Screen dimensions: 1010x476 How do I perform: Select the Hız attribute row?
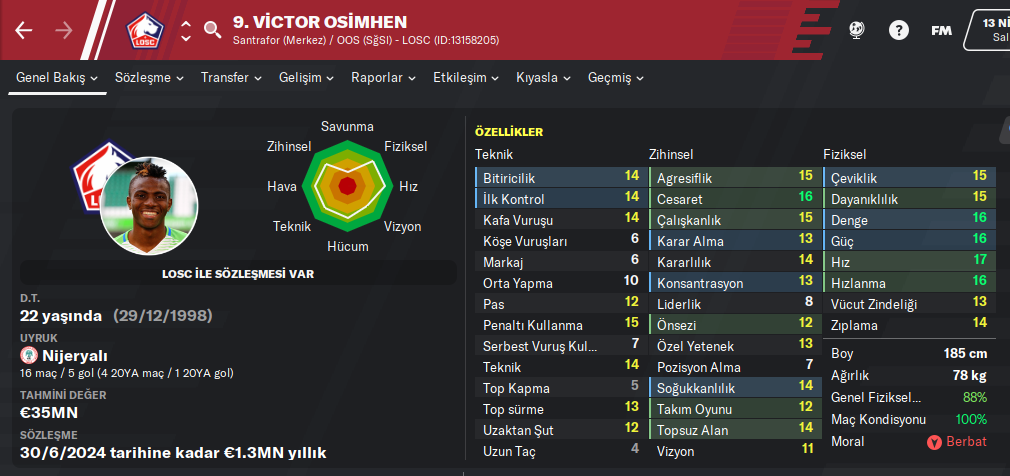pos(909,261)
